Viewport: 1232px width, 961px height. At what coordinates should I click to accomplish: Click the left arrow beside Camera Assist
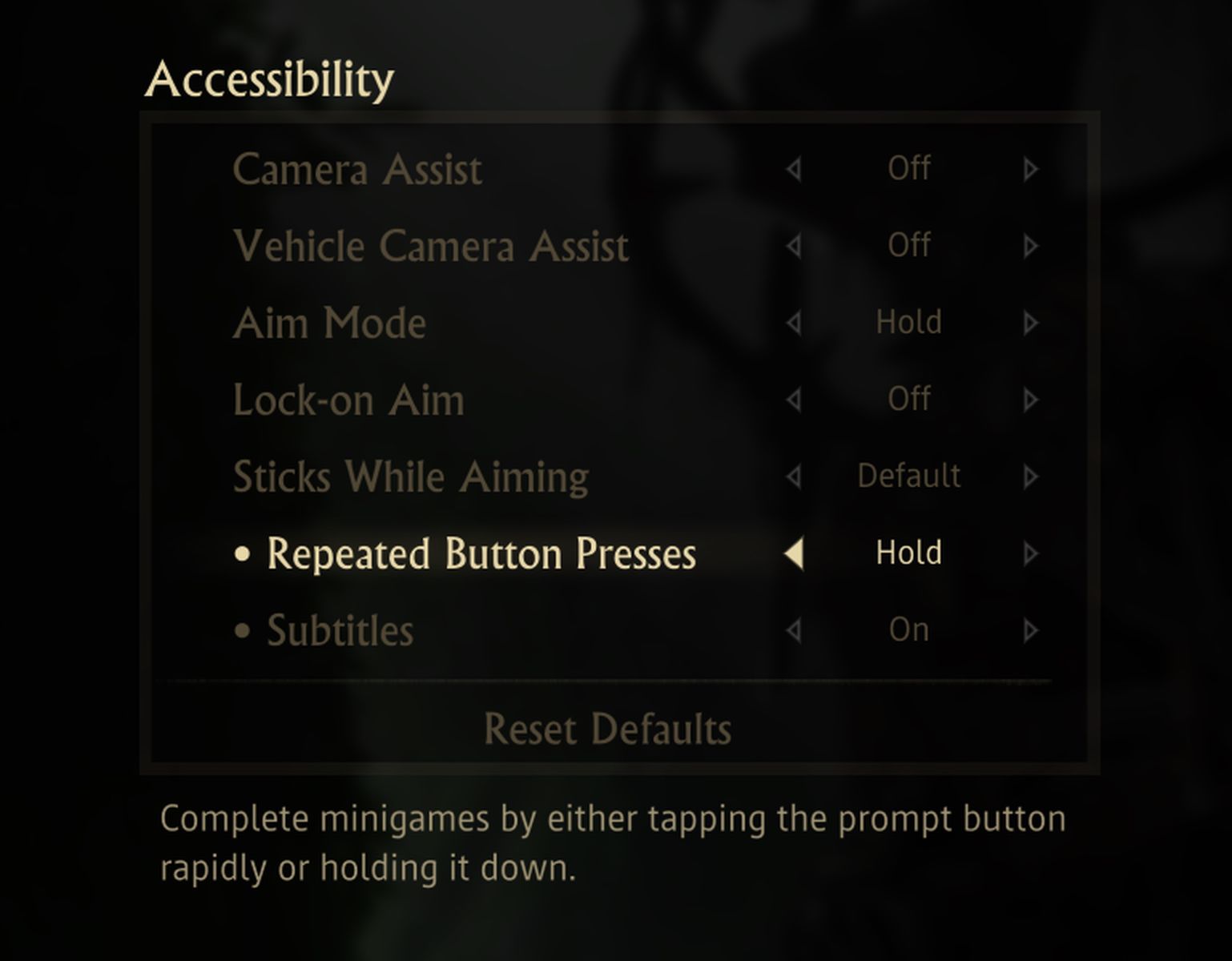pyautogui.click(x=794, y=169)
